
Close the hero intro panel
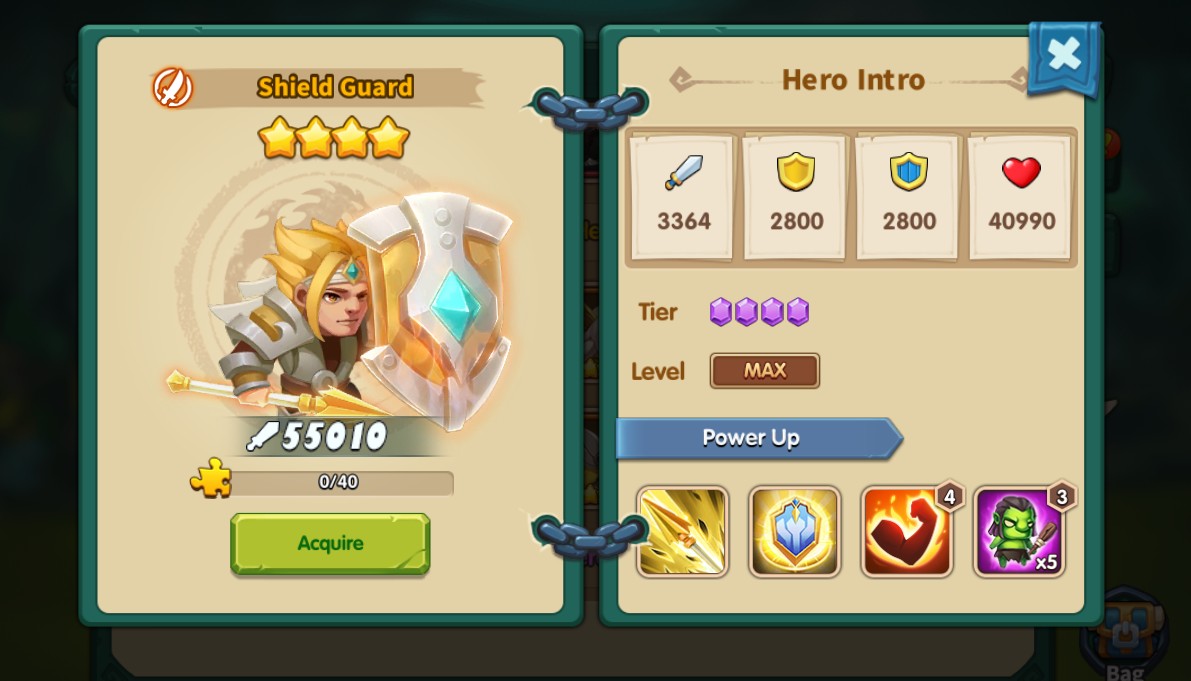coord(1063,55)
